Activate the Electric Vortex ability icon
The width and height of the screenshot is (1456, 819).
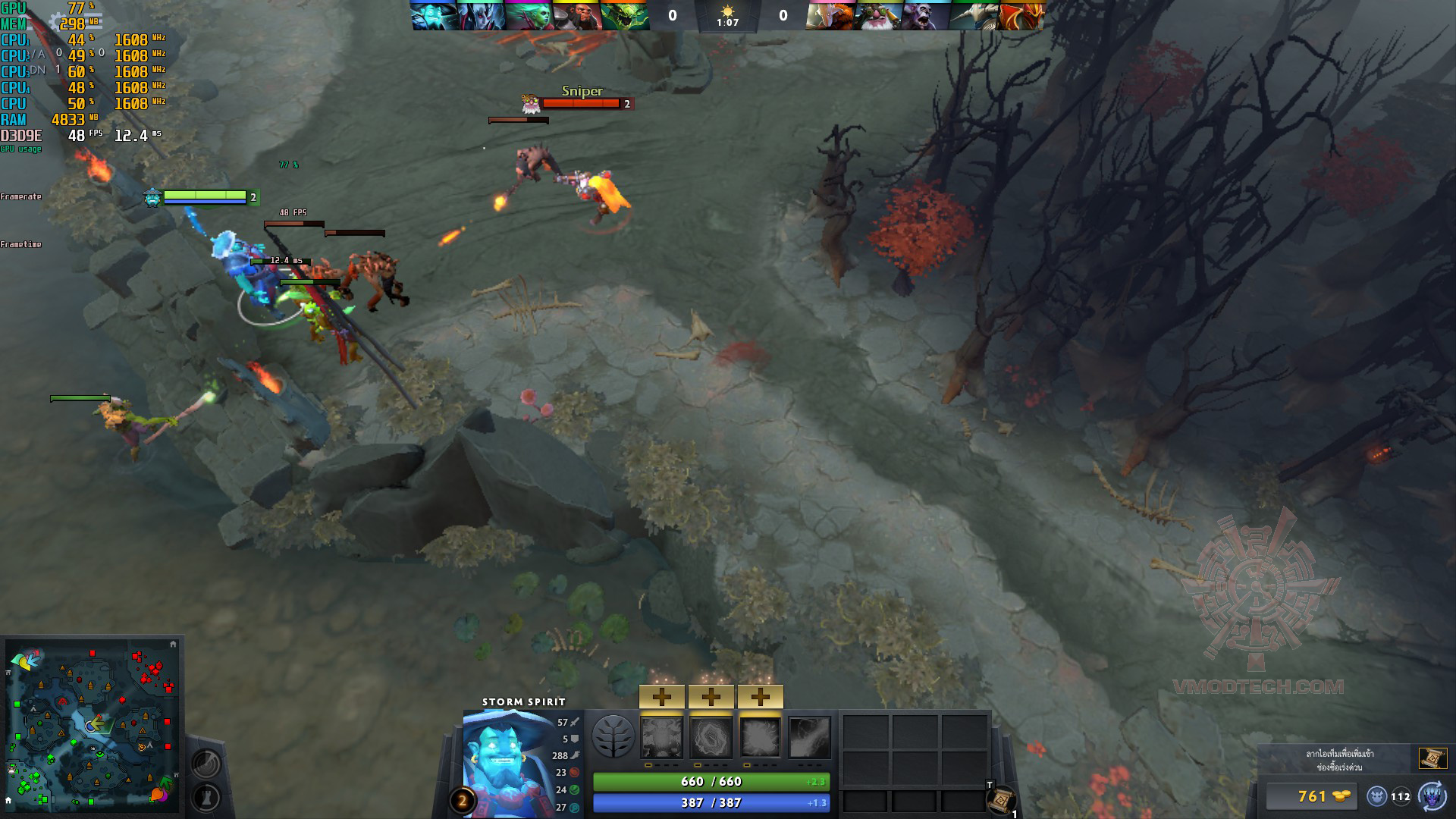[x=711, y=738]
